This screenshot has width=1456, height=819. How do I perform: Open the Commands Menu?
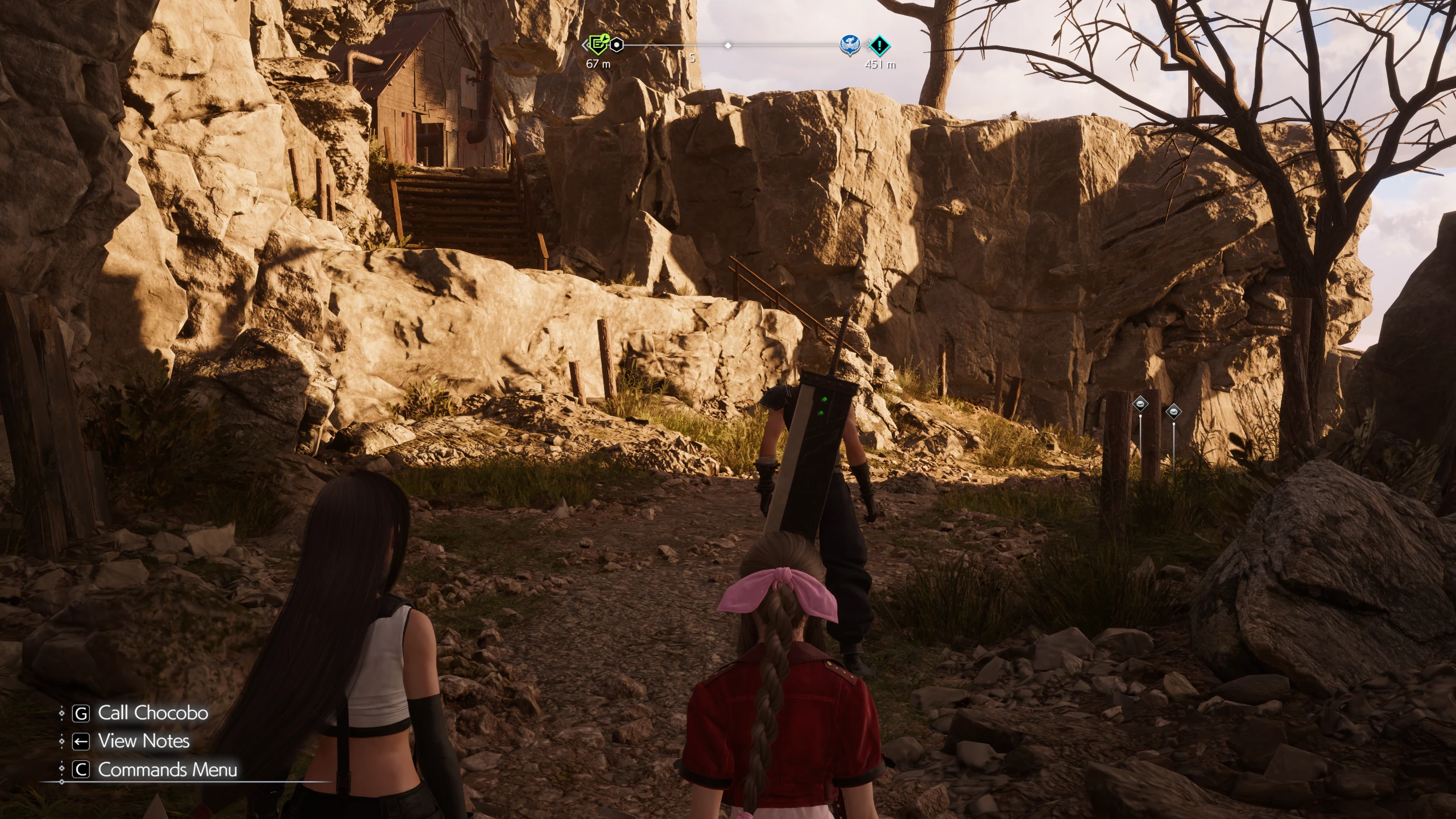tap(167, 770)
